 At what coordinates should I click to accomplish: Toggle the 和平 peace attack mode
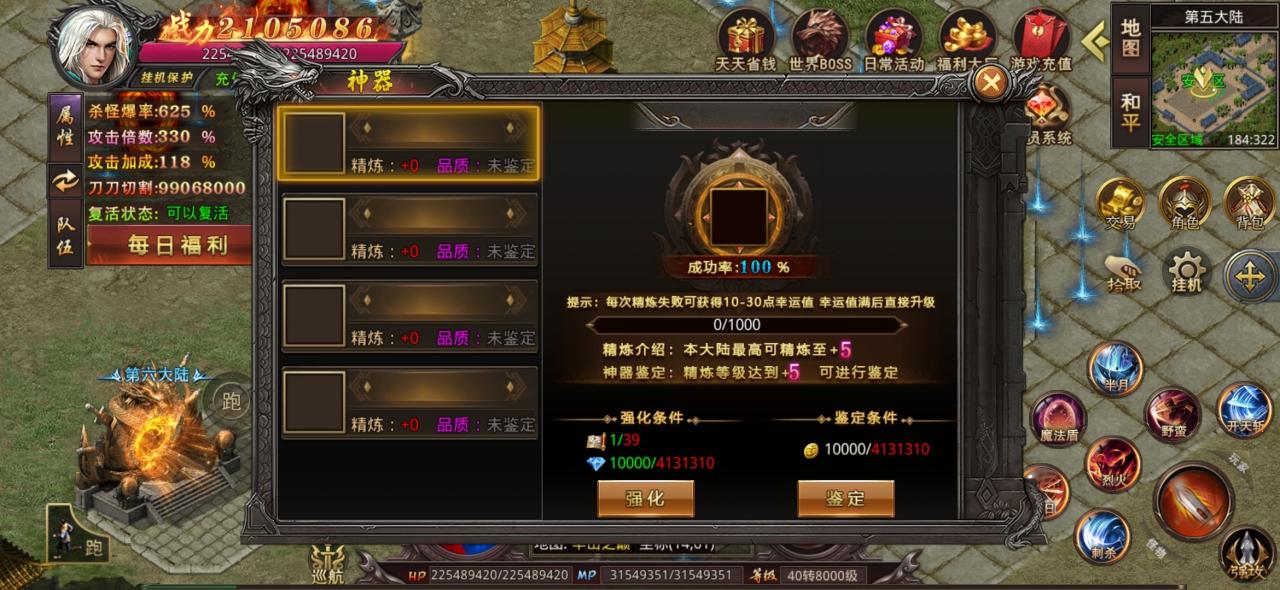(1130, 111)
